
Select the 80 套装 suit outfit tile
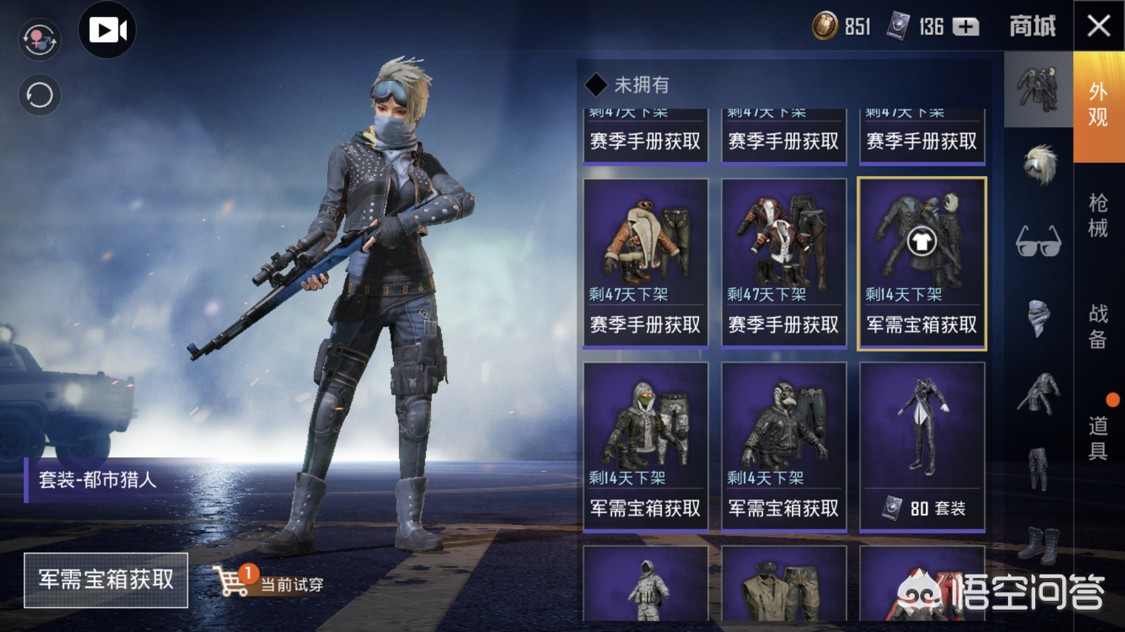coord(922,446)
